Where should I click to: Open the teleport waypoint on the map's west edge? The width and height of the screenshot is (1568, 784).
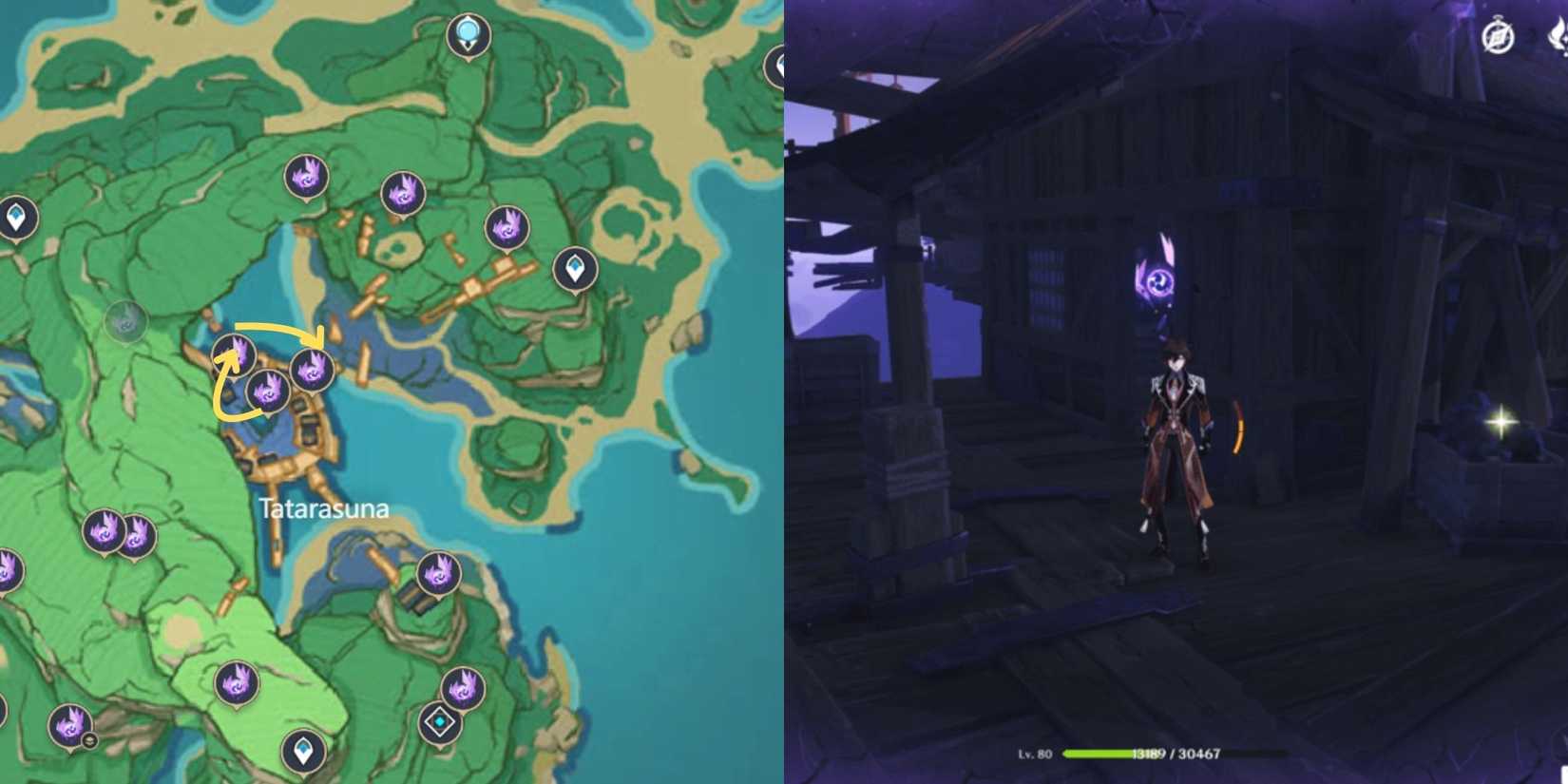click(16, 217)
